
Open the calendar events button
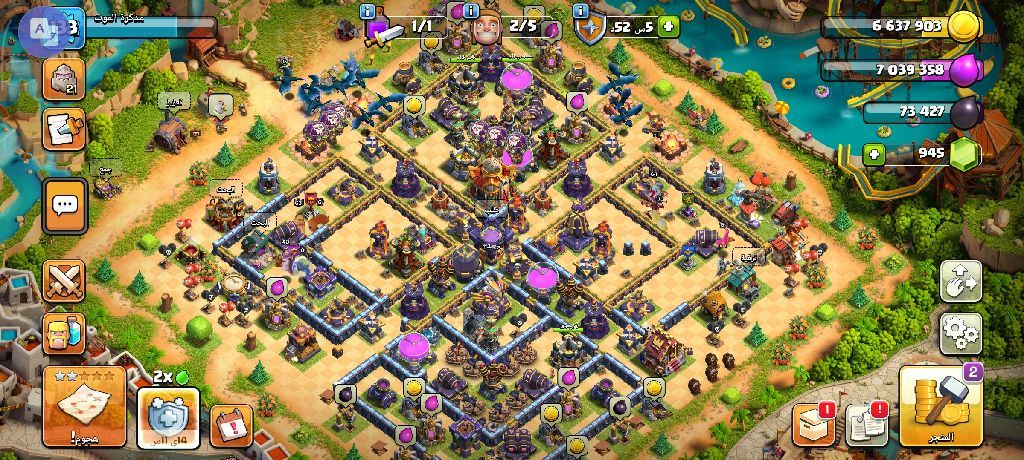pyautogui.click(x=231, y=425)
